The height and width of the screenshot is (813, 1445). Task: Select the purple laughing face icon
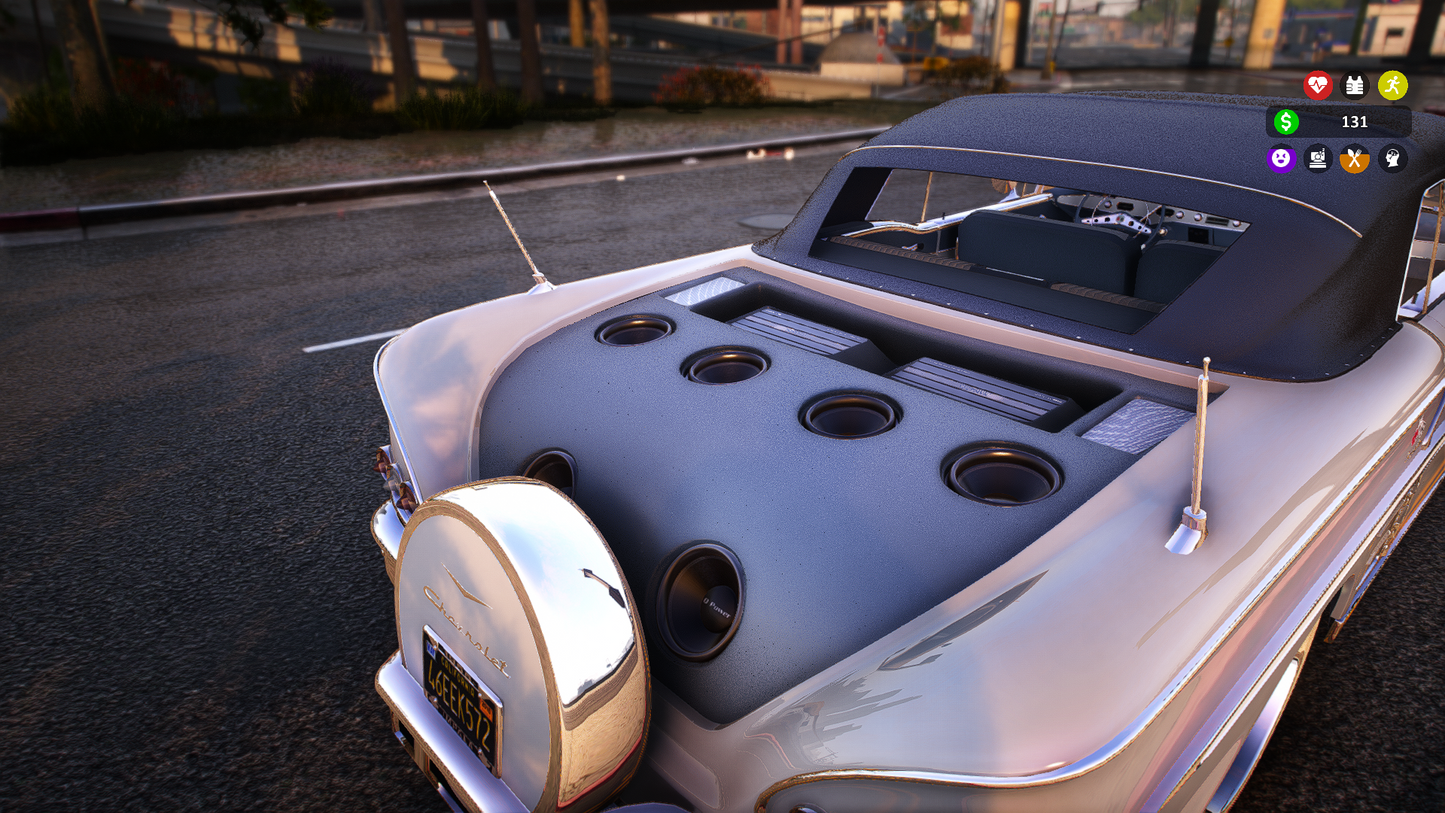[1281, 159]
